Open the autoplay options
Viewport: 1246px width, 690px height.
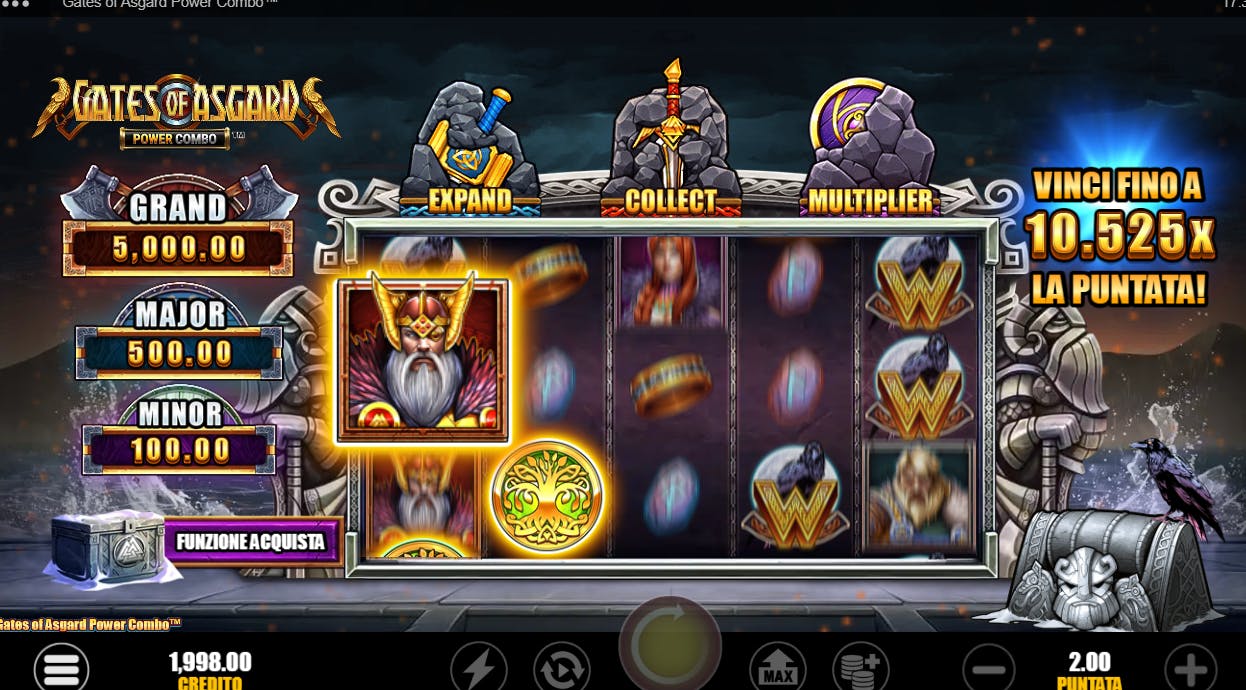pos(561,667)
